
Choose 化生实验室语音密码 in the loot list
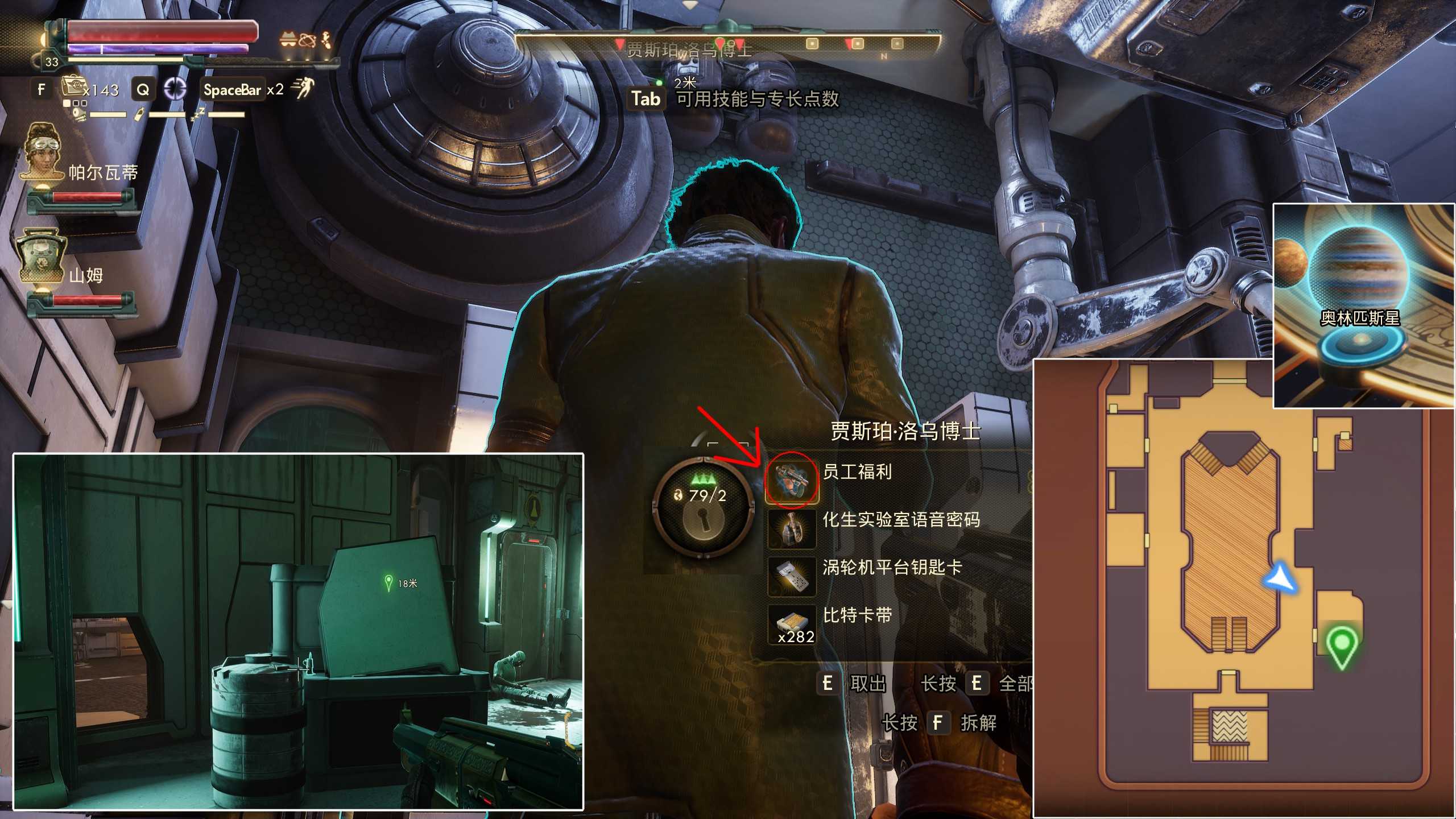pos(901,520)
